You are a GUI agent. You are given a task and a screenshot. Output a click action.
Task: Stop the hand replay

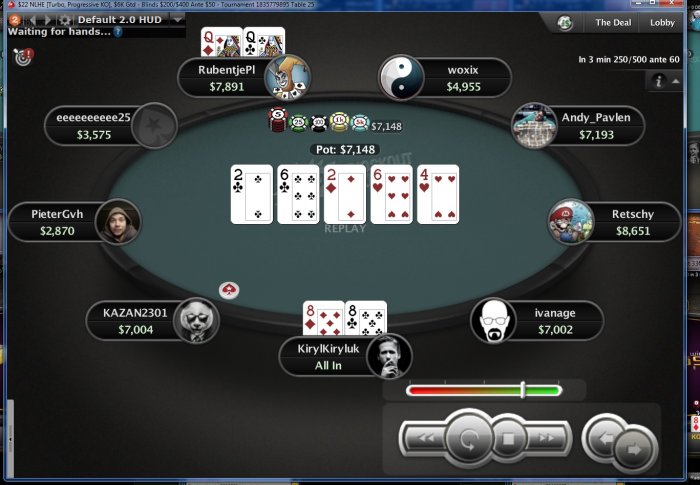508,437
